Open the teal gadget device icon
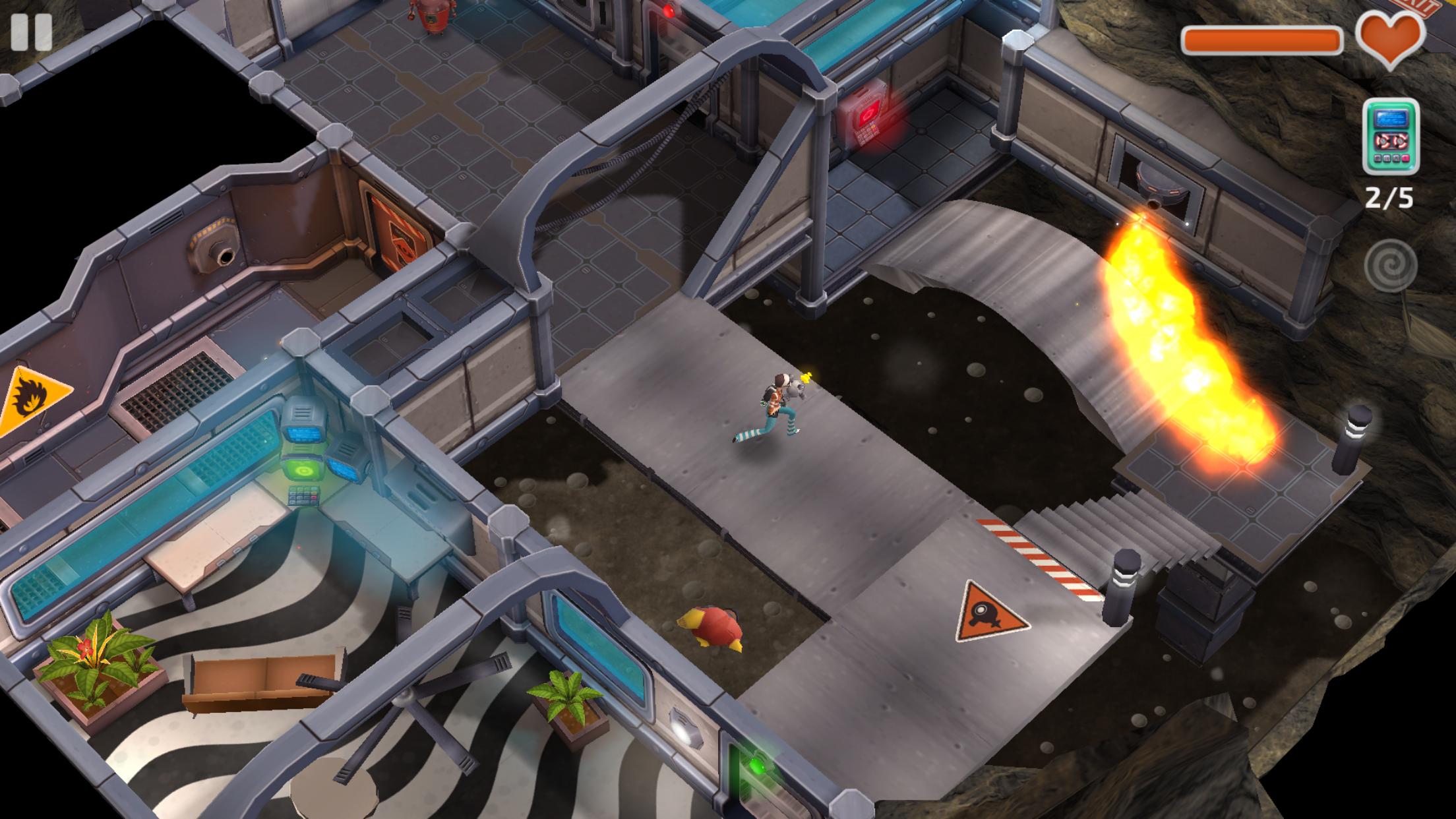 1391,136
